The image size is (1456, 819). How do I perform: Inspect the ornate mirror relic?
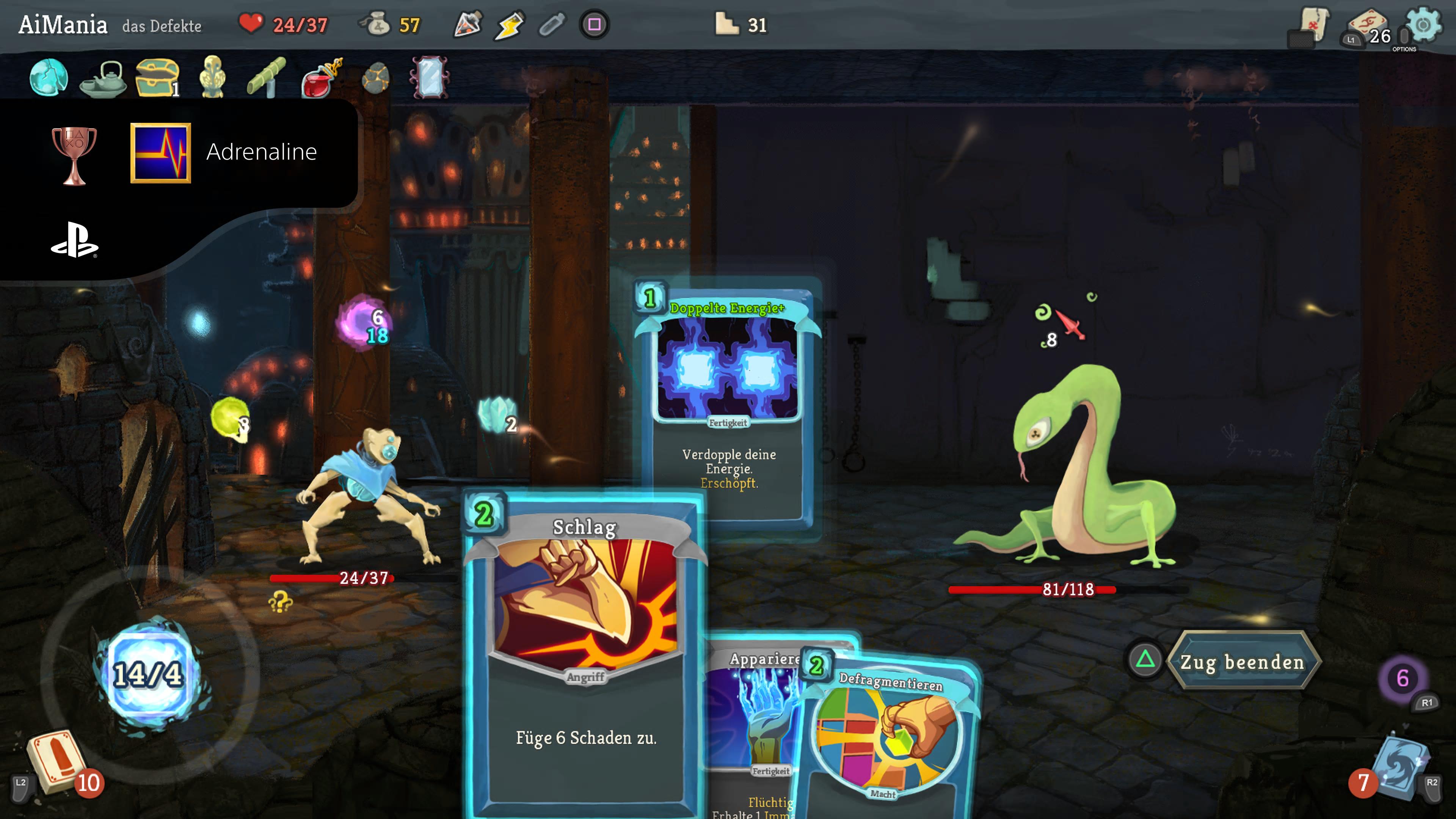point(430,77)
